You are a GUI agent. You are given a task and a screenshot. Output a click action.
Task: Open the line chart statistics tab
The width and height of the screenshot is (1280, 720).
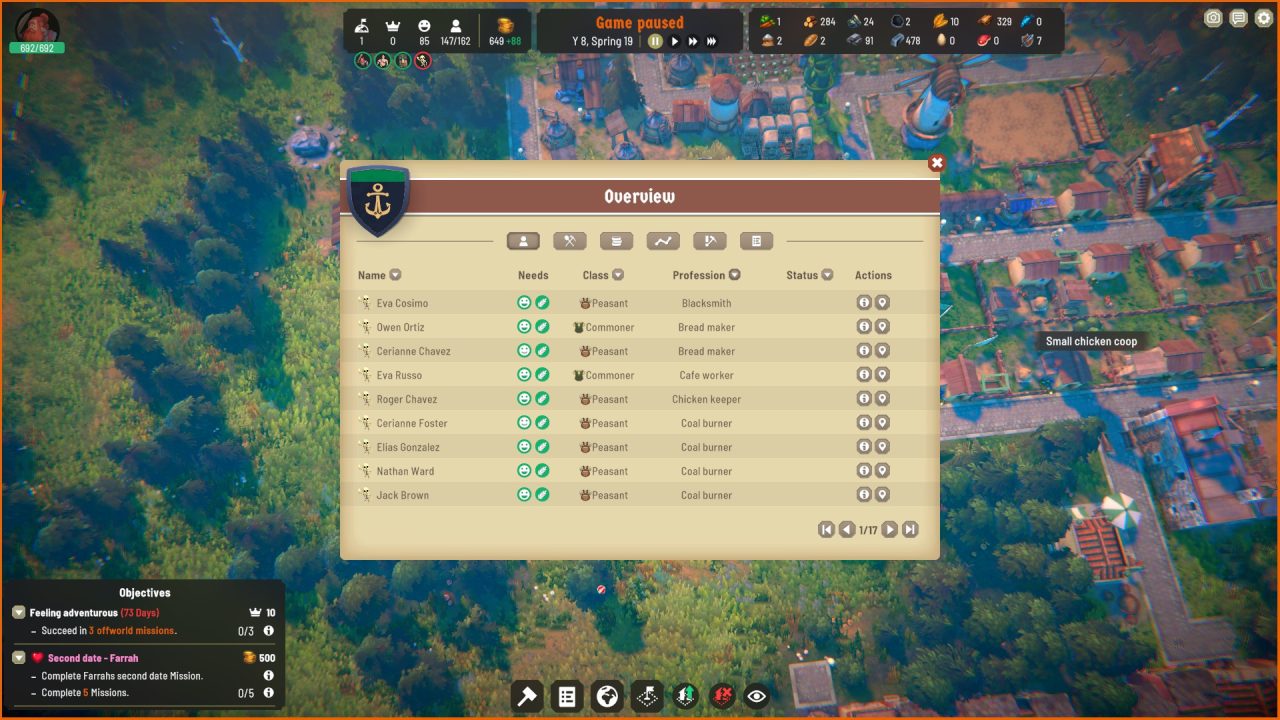[x=663, y=241]
